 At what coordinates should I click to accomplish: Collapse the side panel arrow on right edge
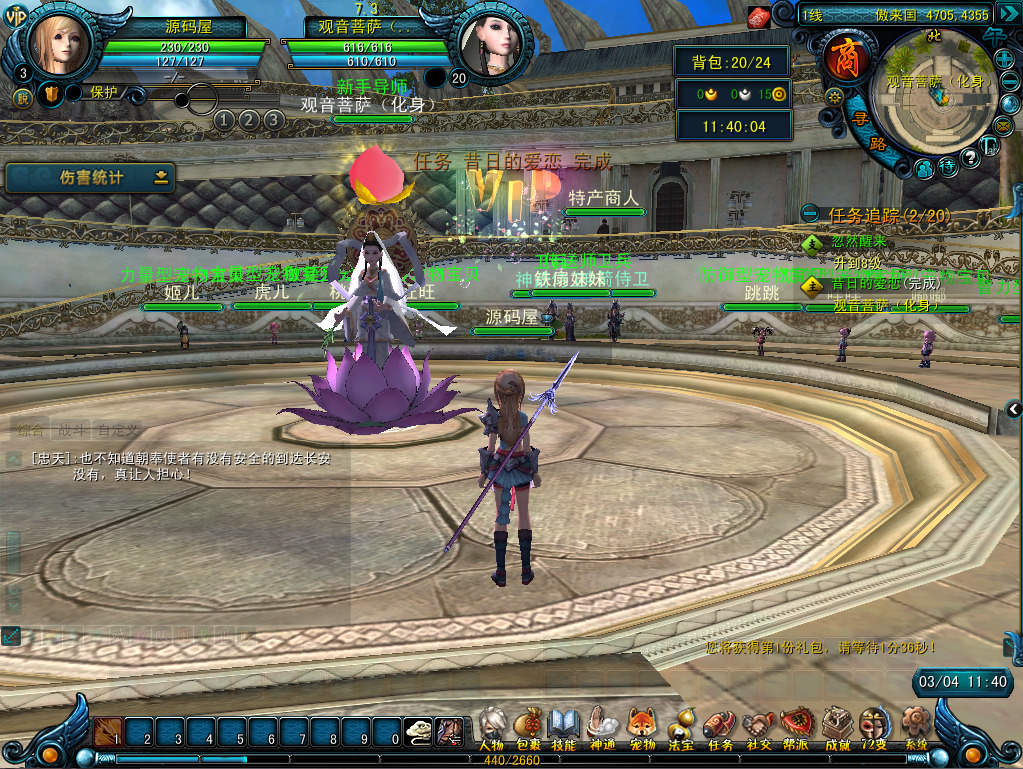point(1014,408)
